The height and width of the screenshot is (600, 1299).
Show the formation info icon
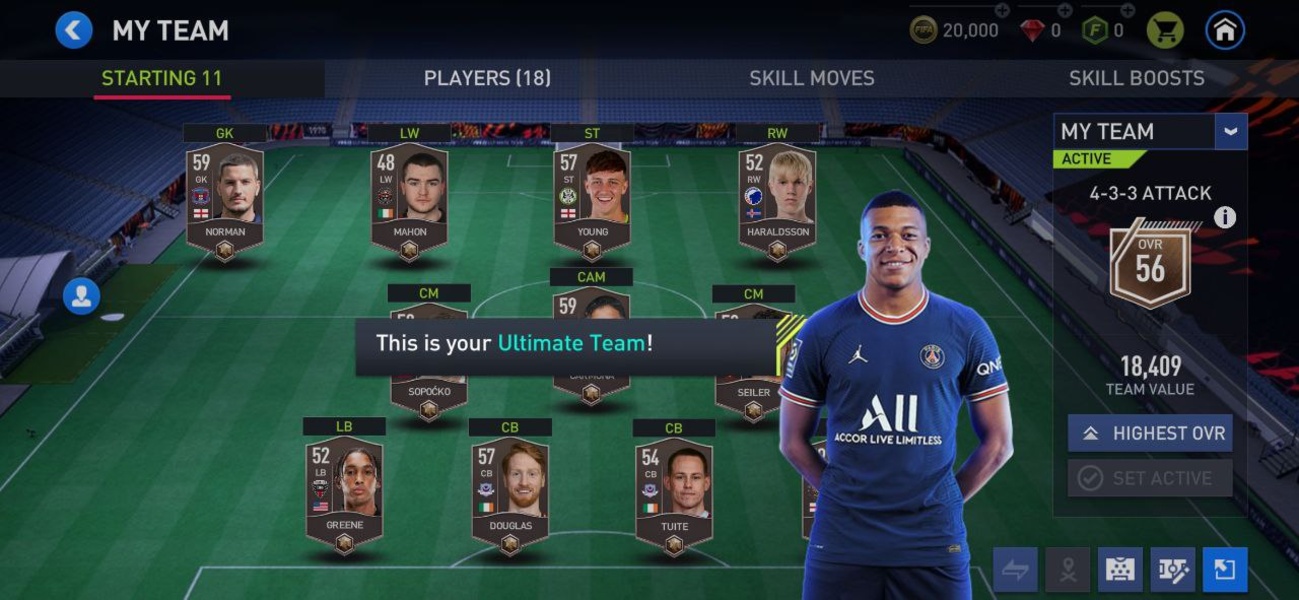[x=1225, y=217]
